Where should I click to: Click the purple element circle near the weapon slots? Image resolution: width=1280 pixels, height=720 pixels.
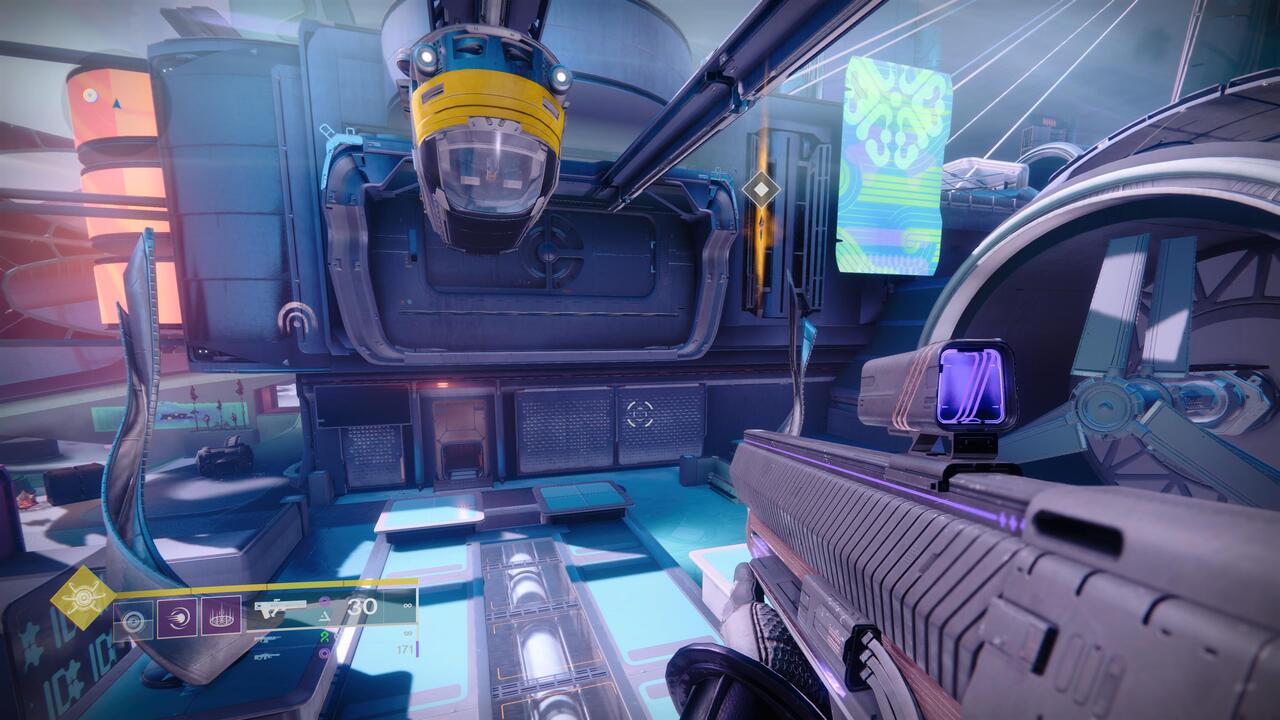(x=323, y=600)
